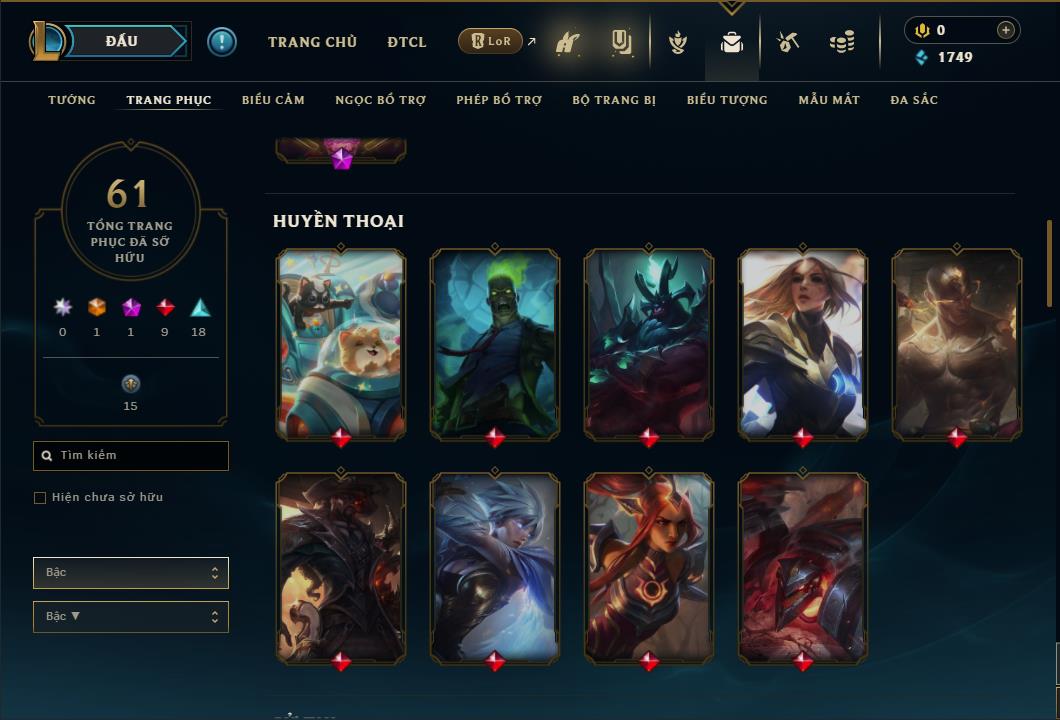
Task: Open the TRANG CHỦ home page
Action: point(312,42)
